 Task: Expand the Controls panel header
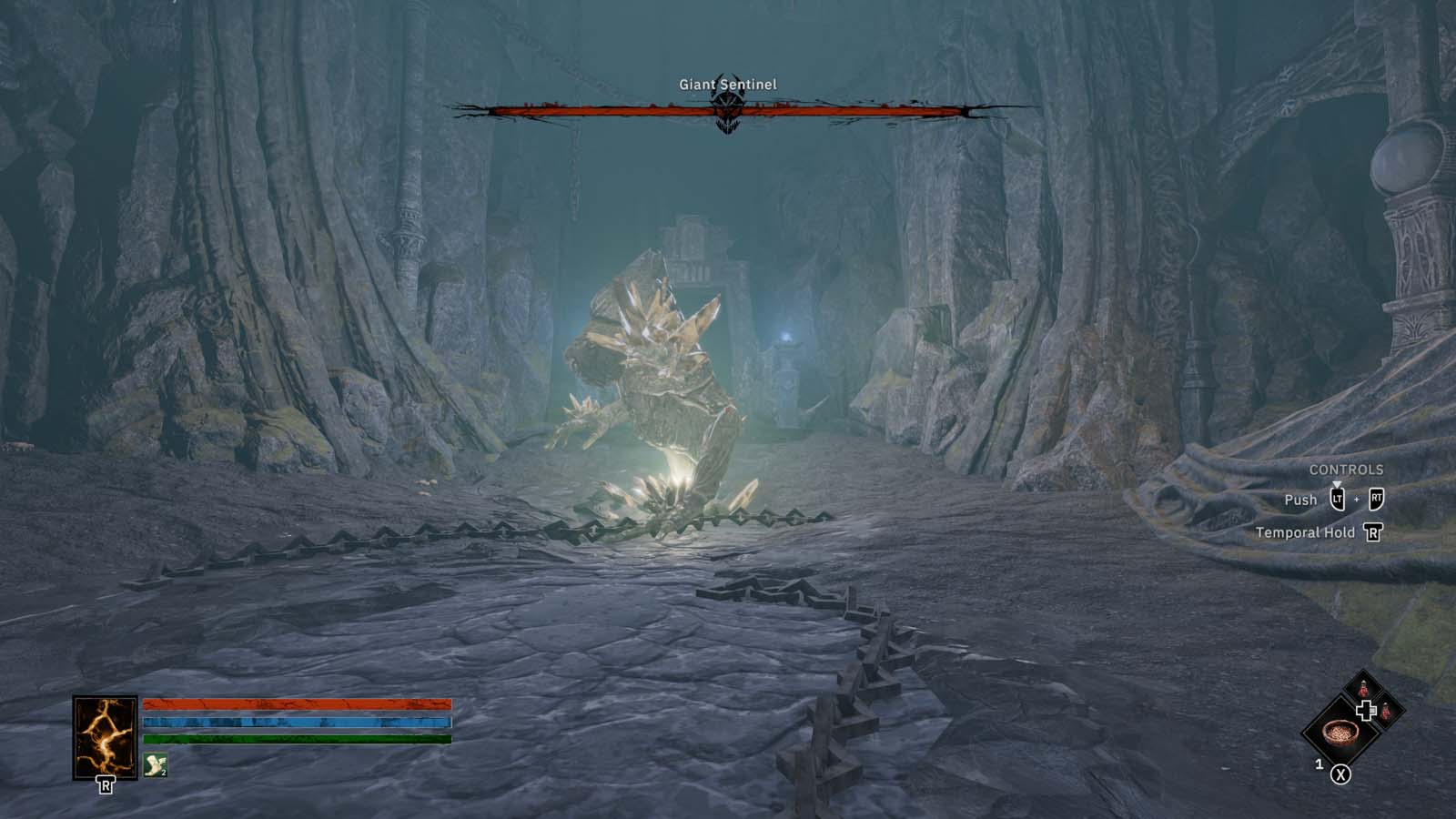[x=1347, y=470]
